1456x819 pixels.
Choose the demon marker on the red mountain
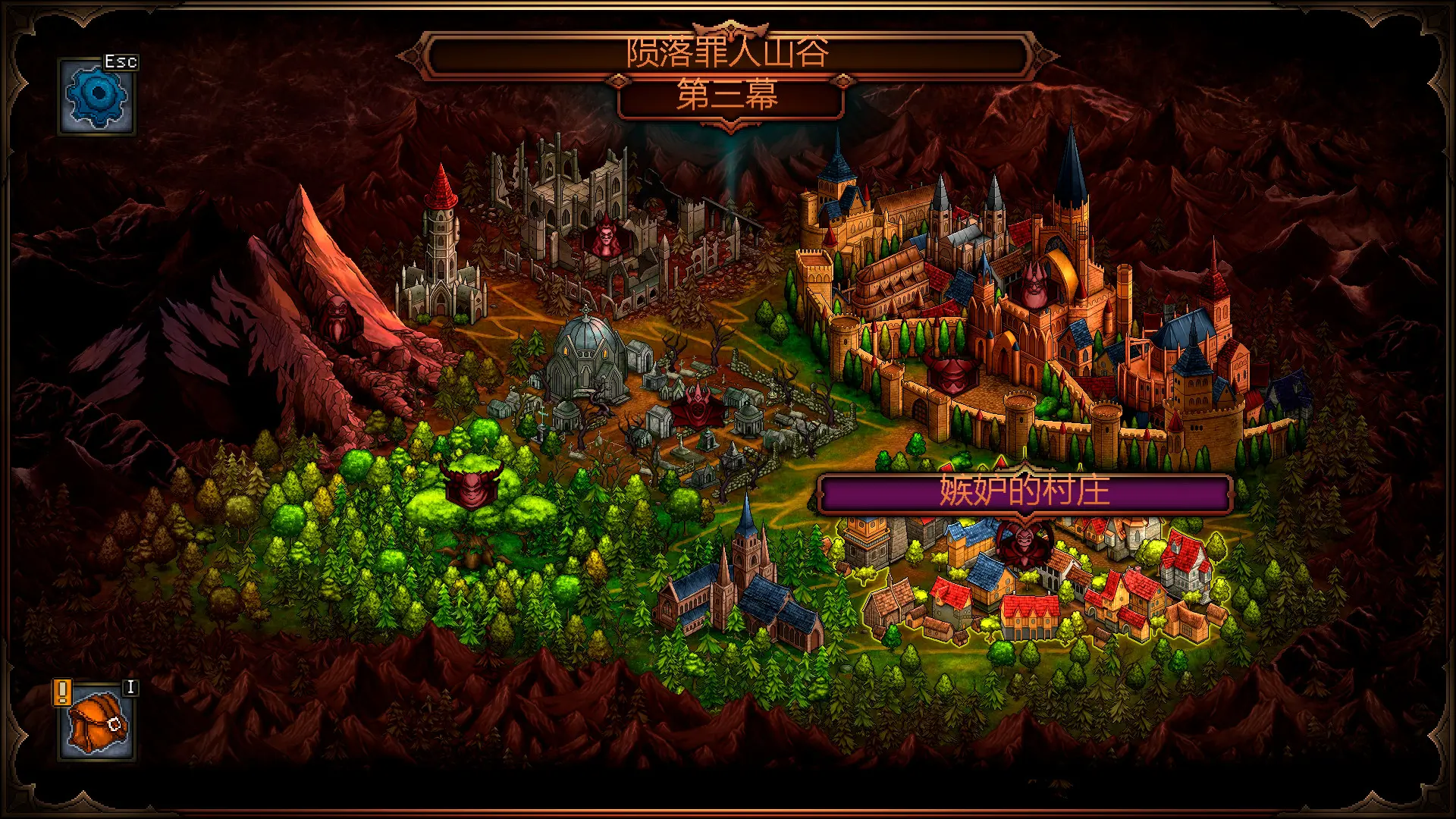337,317
